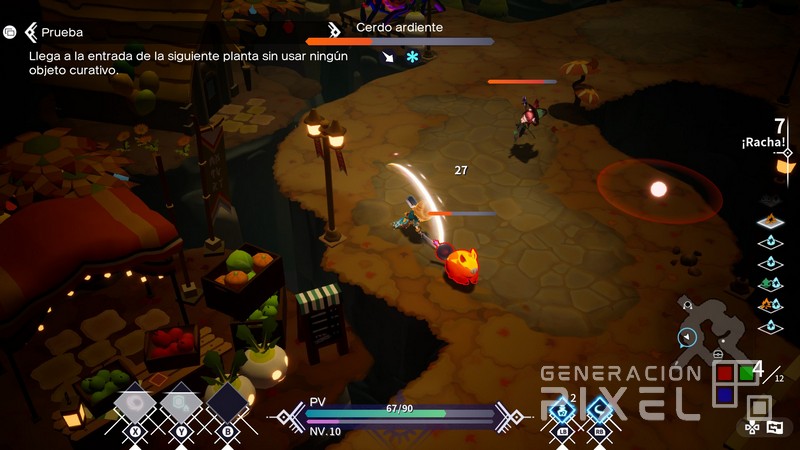This screenshot has height=450, width=800.
Task: Select the X skill slot with swirl icon
Action: (x=135, y=404)
